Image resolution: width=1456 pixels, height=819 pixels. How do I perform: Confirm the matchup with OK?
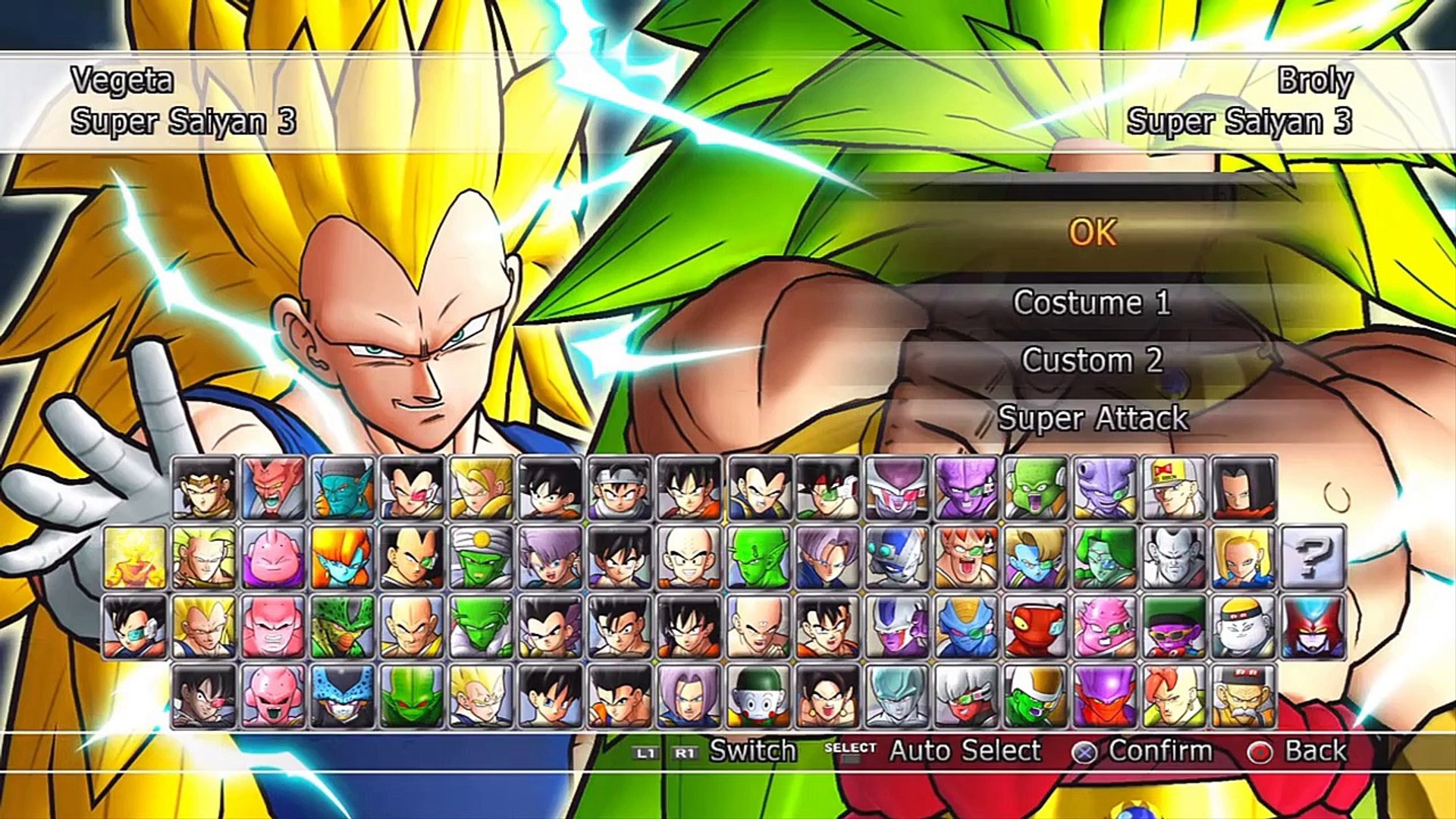pyautogui.click(x=1092, y=233)
